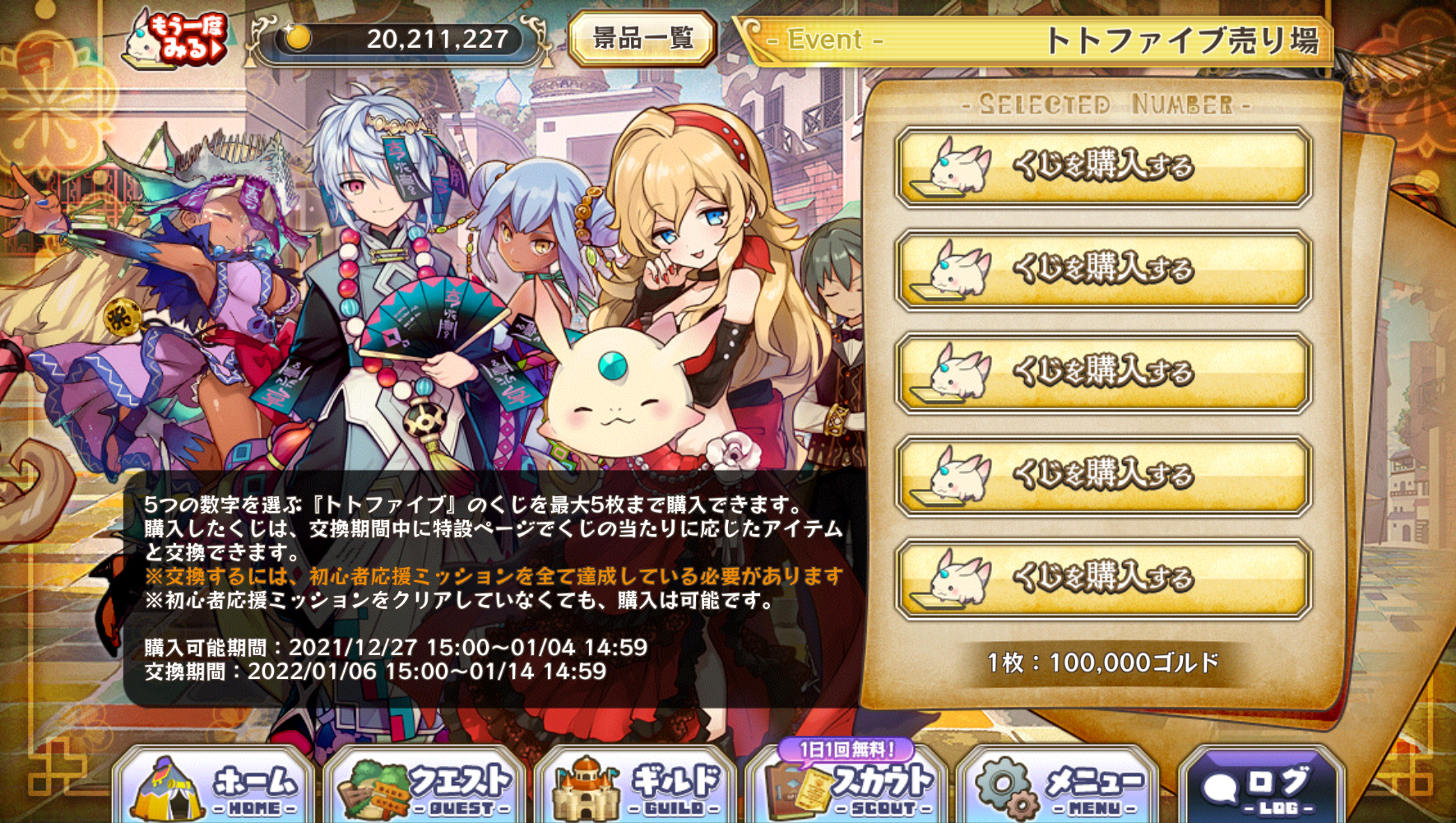
Task: Open the 景品一覧 prize list
Action: coord(645,37)
